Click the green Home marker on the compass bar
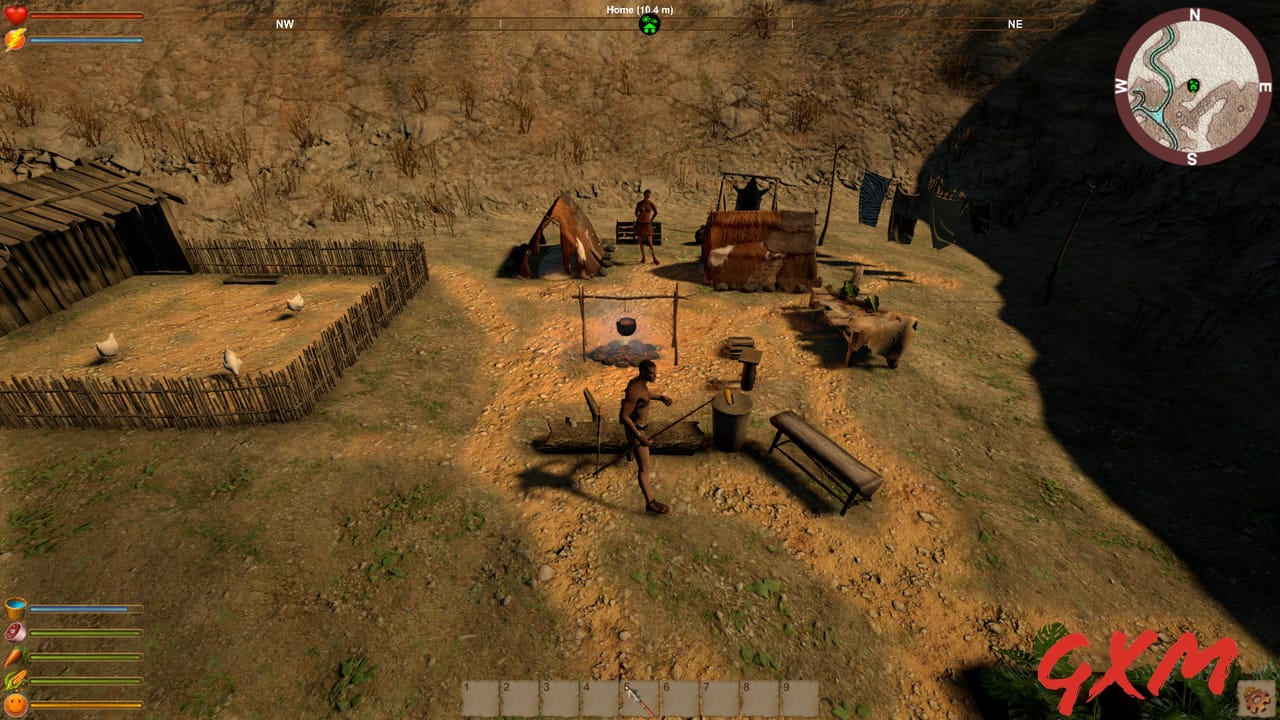Viewport: 1280px width, 720px height. tap(650, 23)
